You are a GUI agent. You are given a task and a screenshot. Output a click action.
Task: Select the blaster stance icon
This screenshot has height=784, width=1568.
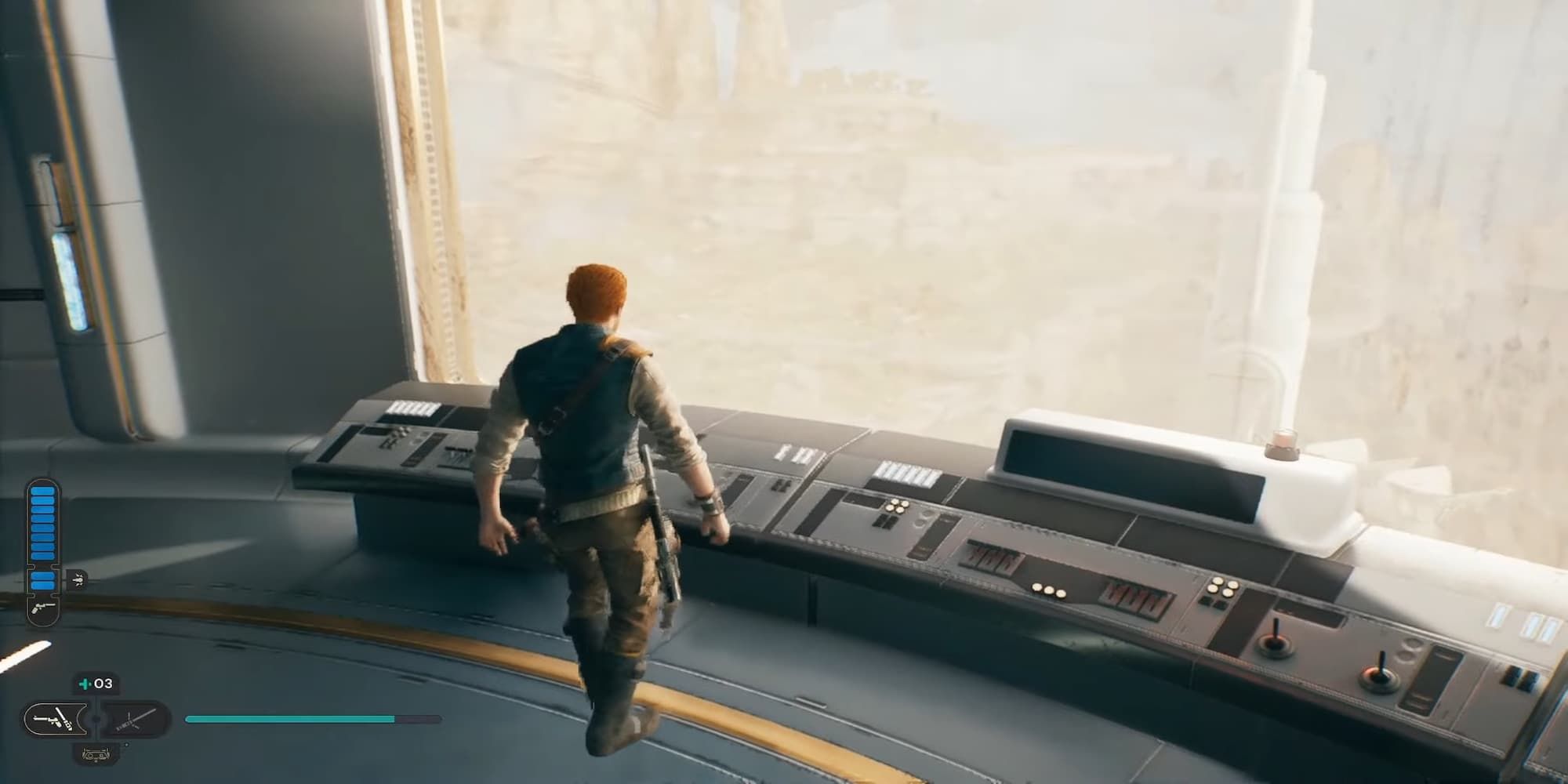click(53, 720)
